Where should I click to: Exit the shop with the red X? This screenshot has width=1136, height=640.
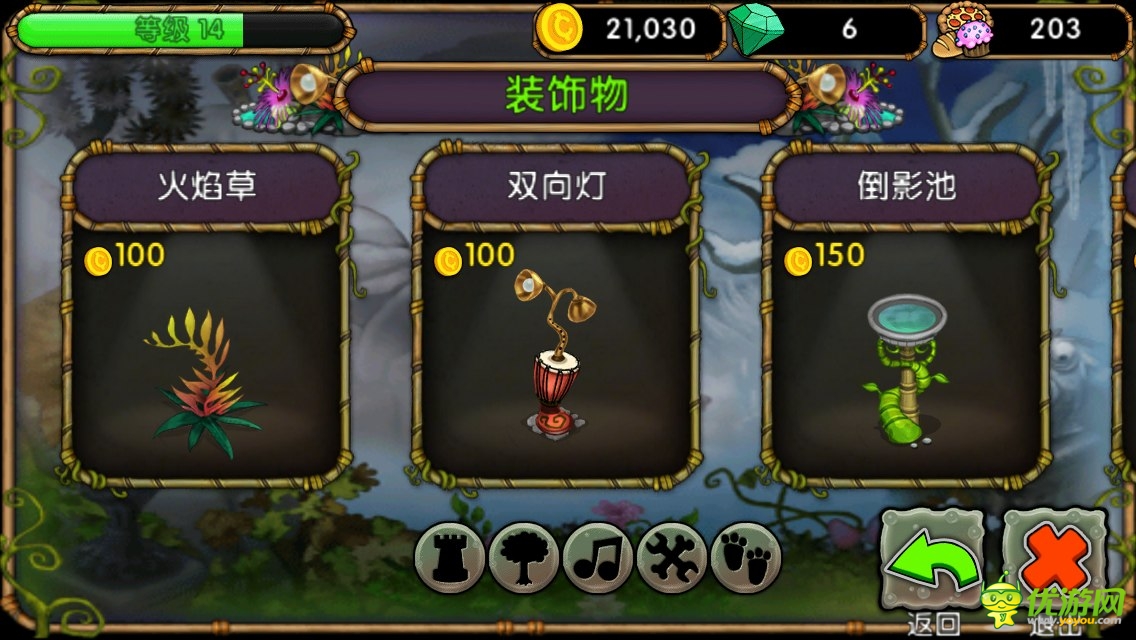1056,562
